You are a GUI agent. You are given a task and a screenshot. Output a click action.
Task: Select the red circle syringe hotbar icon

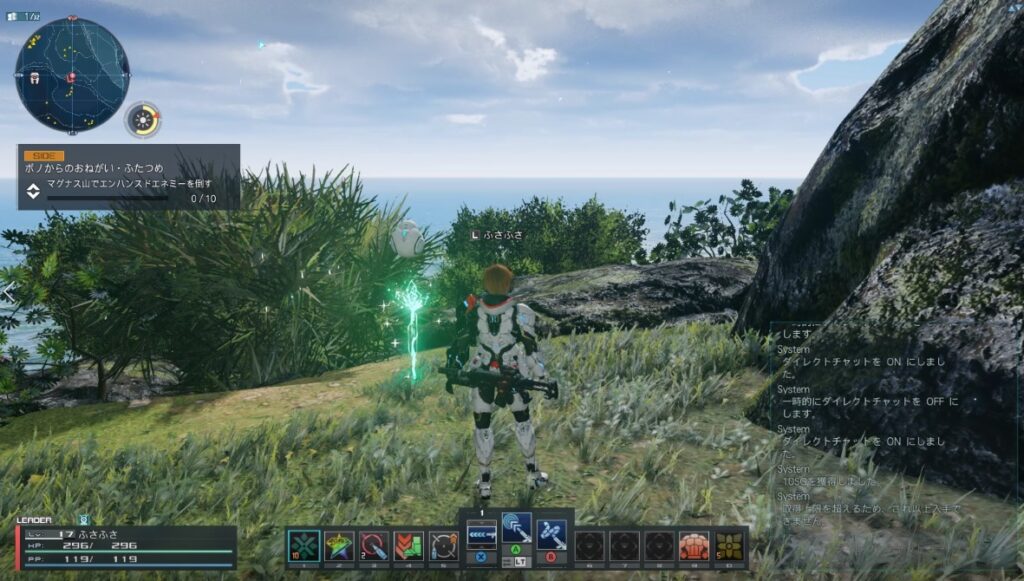point(373,546)
